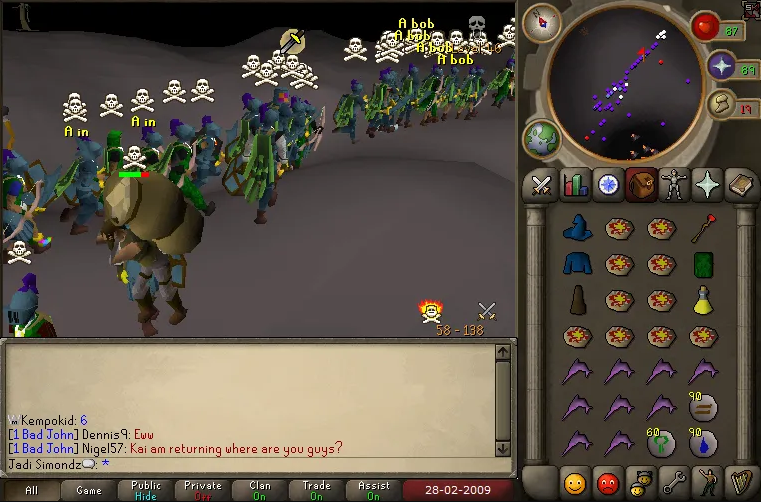
Task: Switch to the Prayer tab
Action: pos(706,184)
